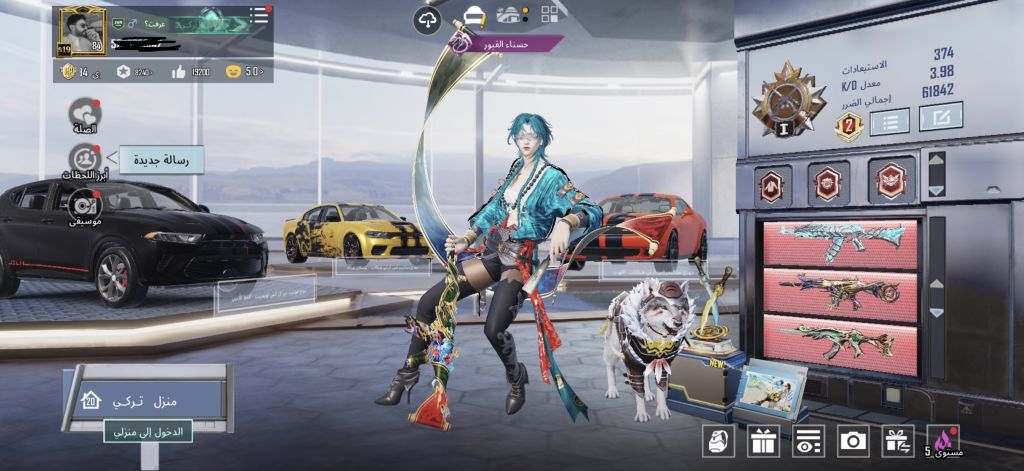Open the backpack icon in bottom bar

click(x=717, y=441)
